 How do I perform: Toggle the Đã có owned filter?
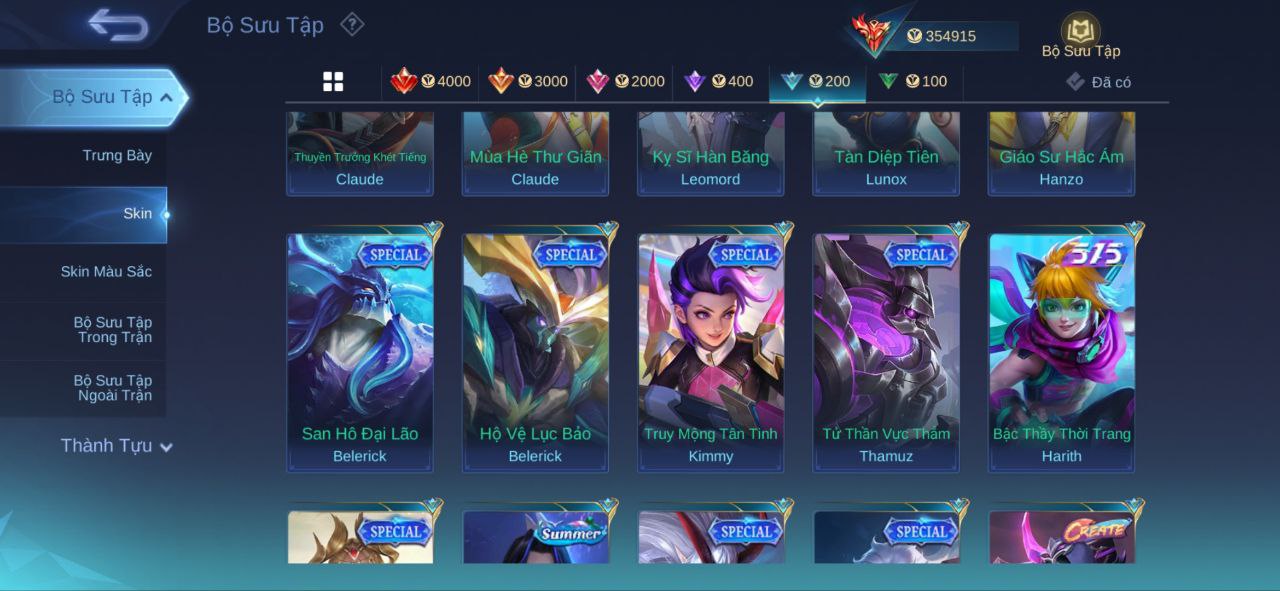click(x=1099, y=82)
